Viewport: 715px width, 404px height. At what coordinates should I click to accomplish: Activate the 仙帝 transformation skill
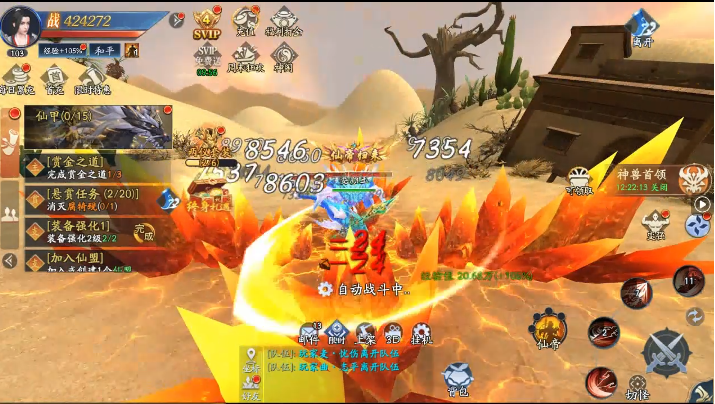(547, 330)
